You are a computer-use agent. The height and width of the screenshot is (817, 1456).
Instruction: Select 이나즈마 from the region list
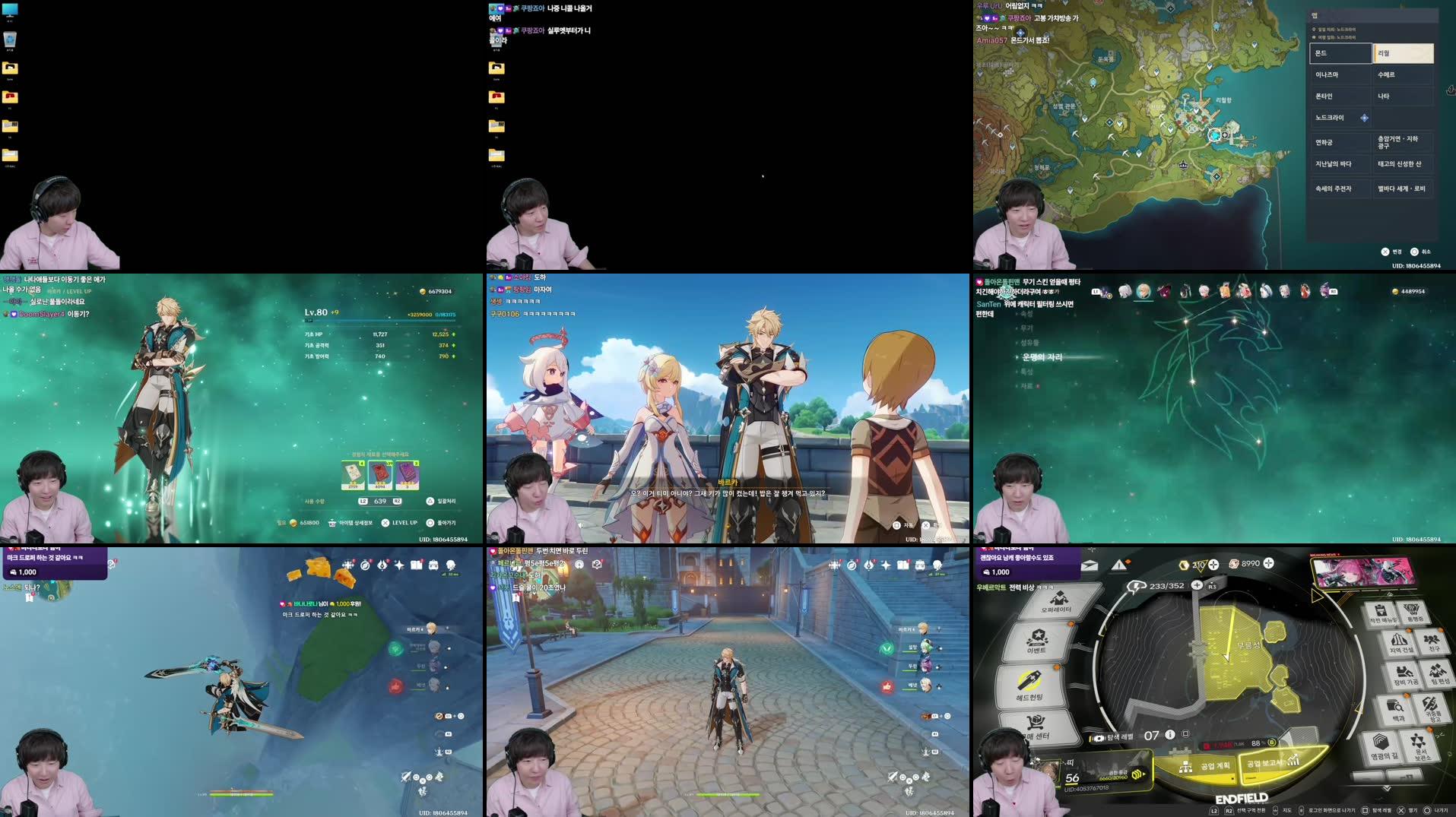click(x=1340, y=74)
